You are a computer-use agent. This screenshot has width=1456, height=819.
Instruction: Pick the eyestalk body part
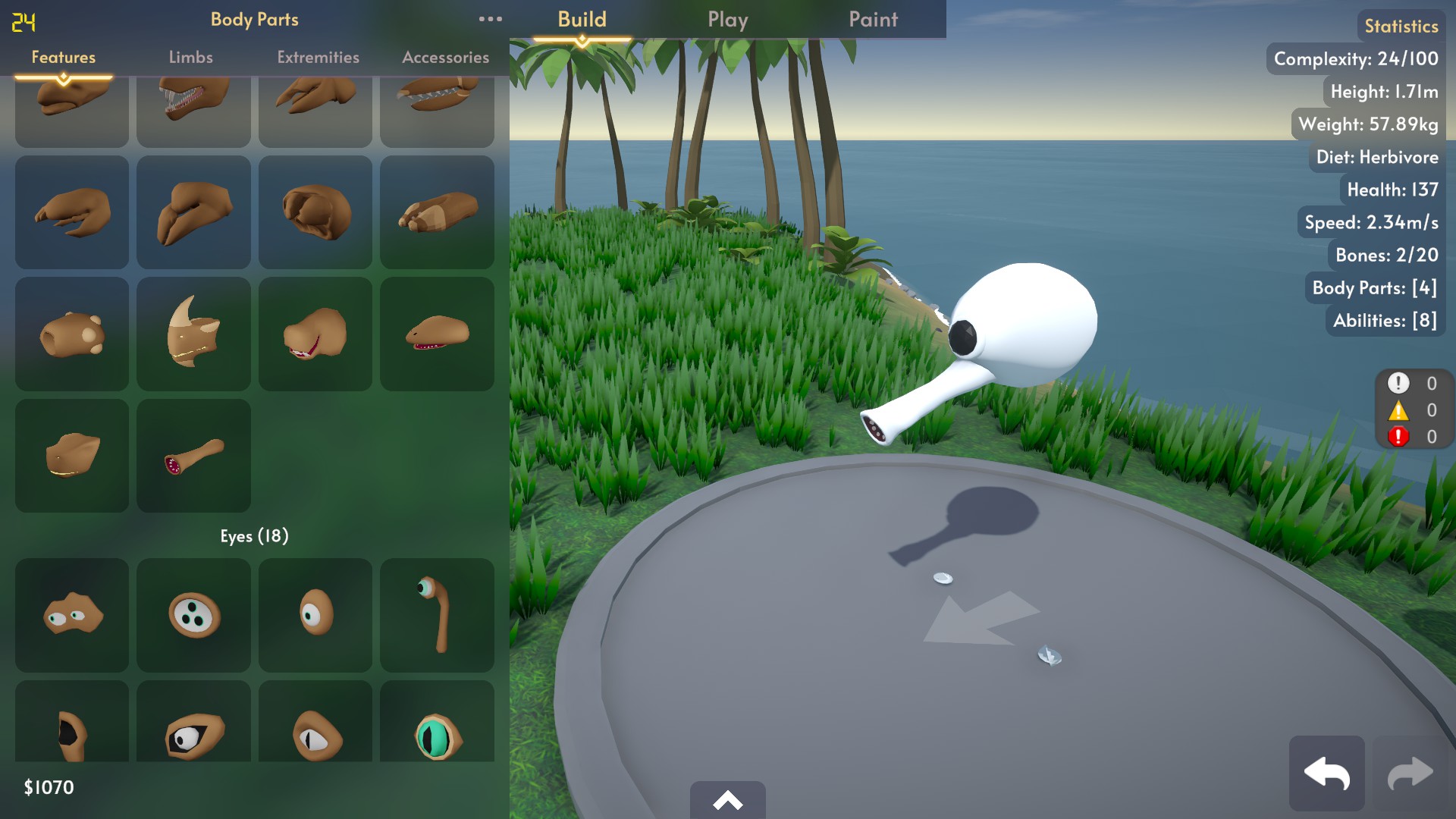(x=437, y=615)
